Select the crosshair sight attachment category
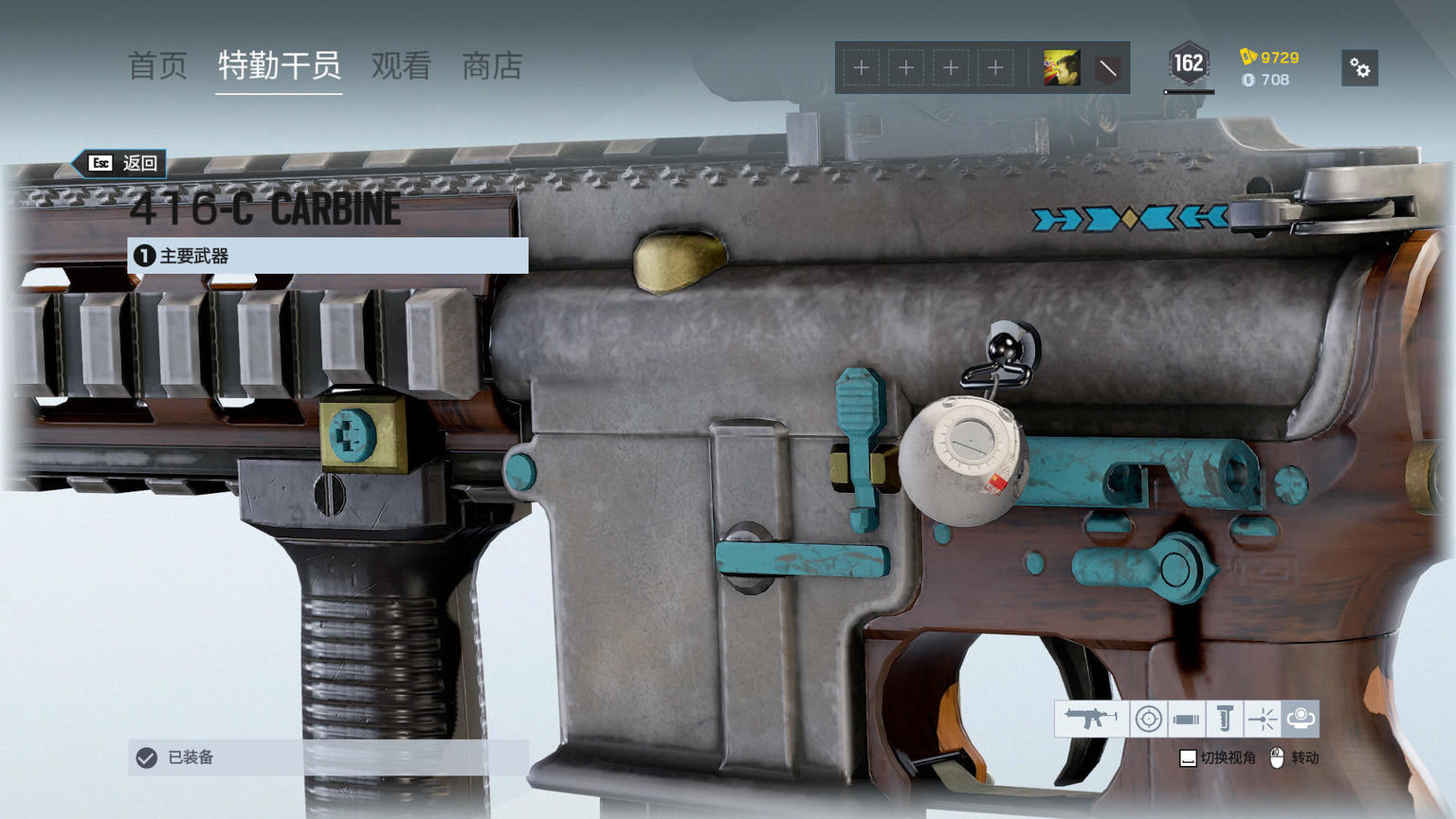The image size is (1456, 819). pyautogui.click(x=1148, y=719)
